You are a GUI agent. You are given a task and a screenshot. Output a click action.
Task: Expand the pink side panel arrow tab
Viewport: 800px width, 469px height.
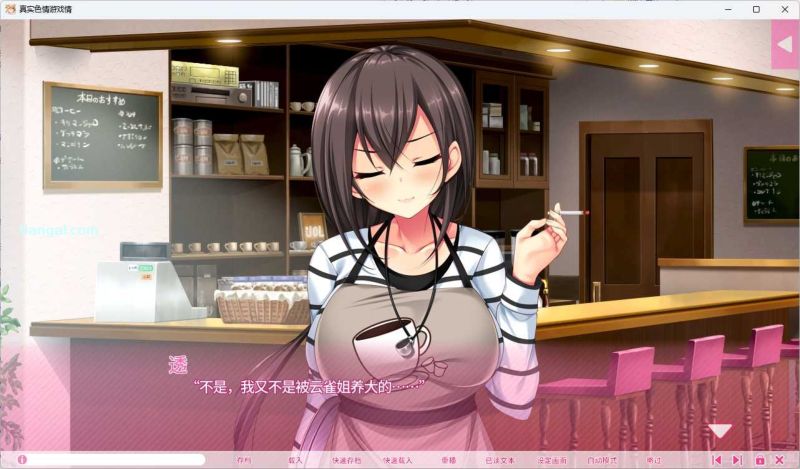(786, 44)
